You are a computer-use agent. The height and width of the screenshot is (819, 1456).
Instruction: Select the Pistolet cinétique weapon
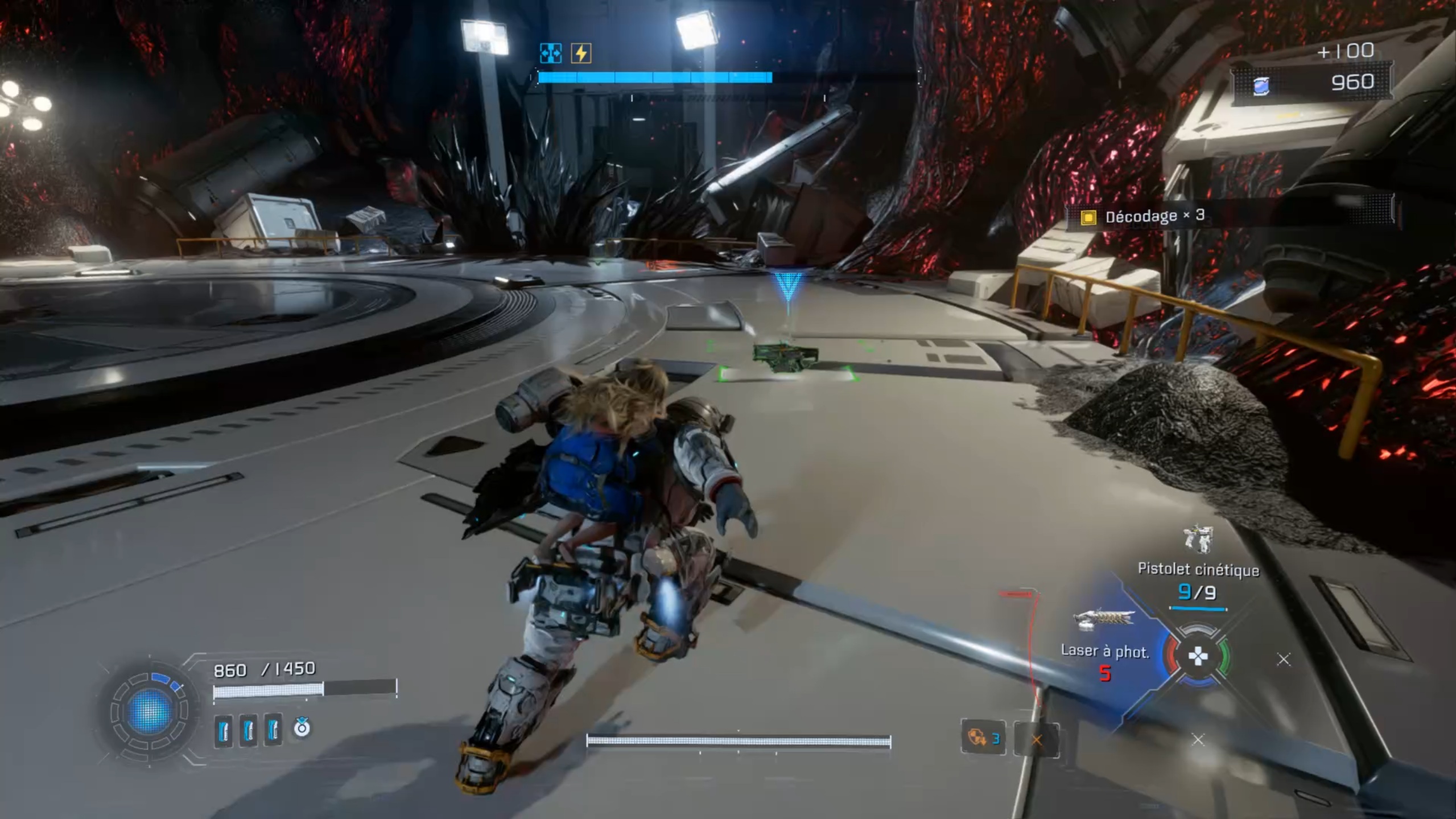tap(1198, 569)
